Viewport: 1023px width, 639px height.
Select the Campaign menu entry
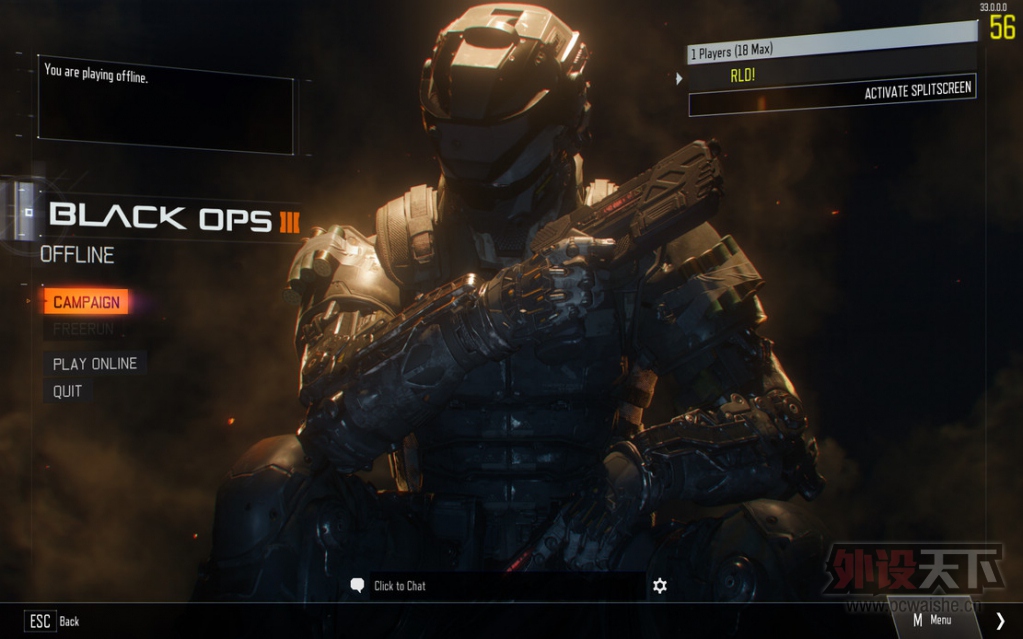(x=86, y=302)
